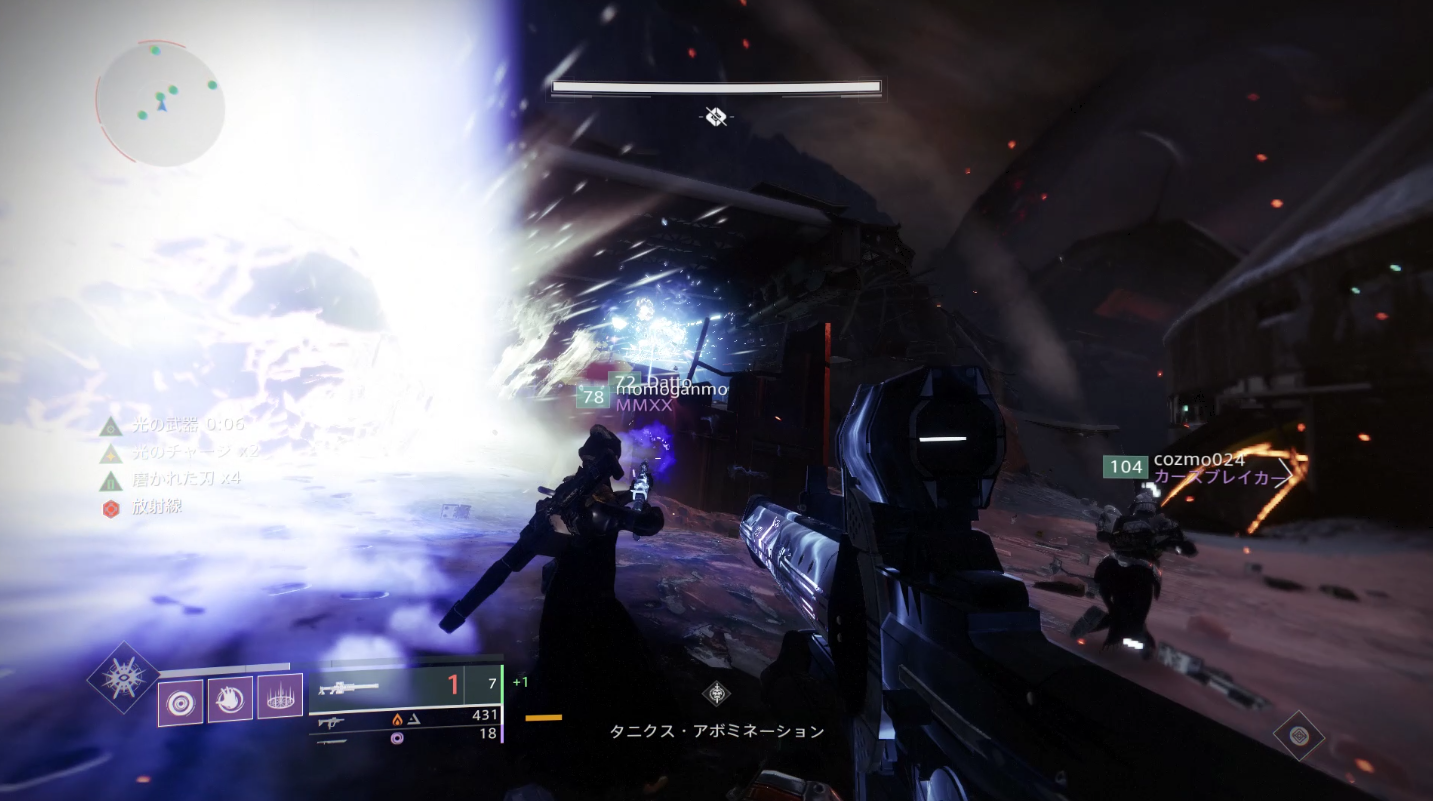Click the red 放射線 debuff icon

[111, 509]
